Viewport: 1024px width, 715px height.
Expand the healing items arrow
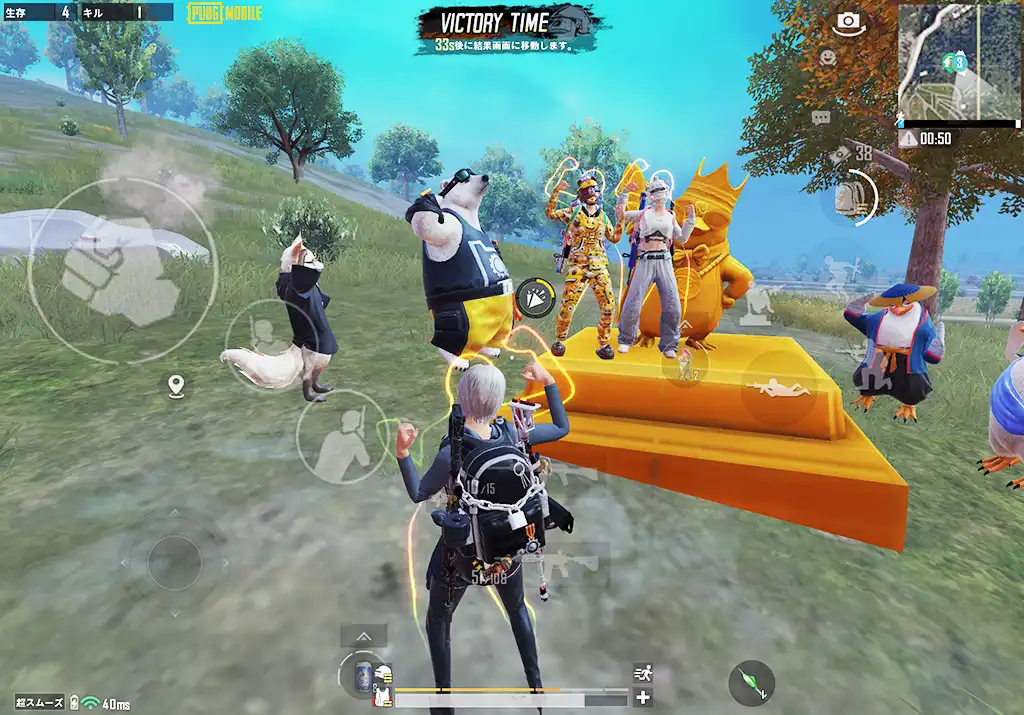363,636
